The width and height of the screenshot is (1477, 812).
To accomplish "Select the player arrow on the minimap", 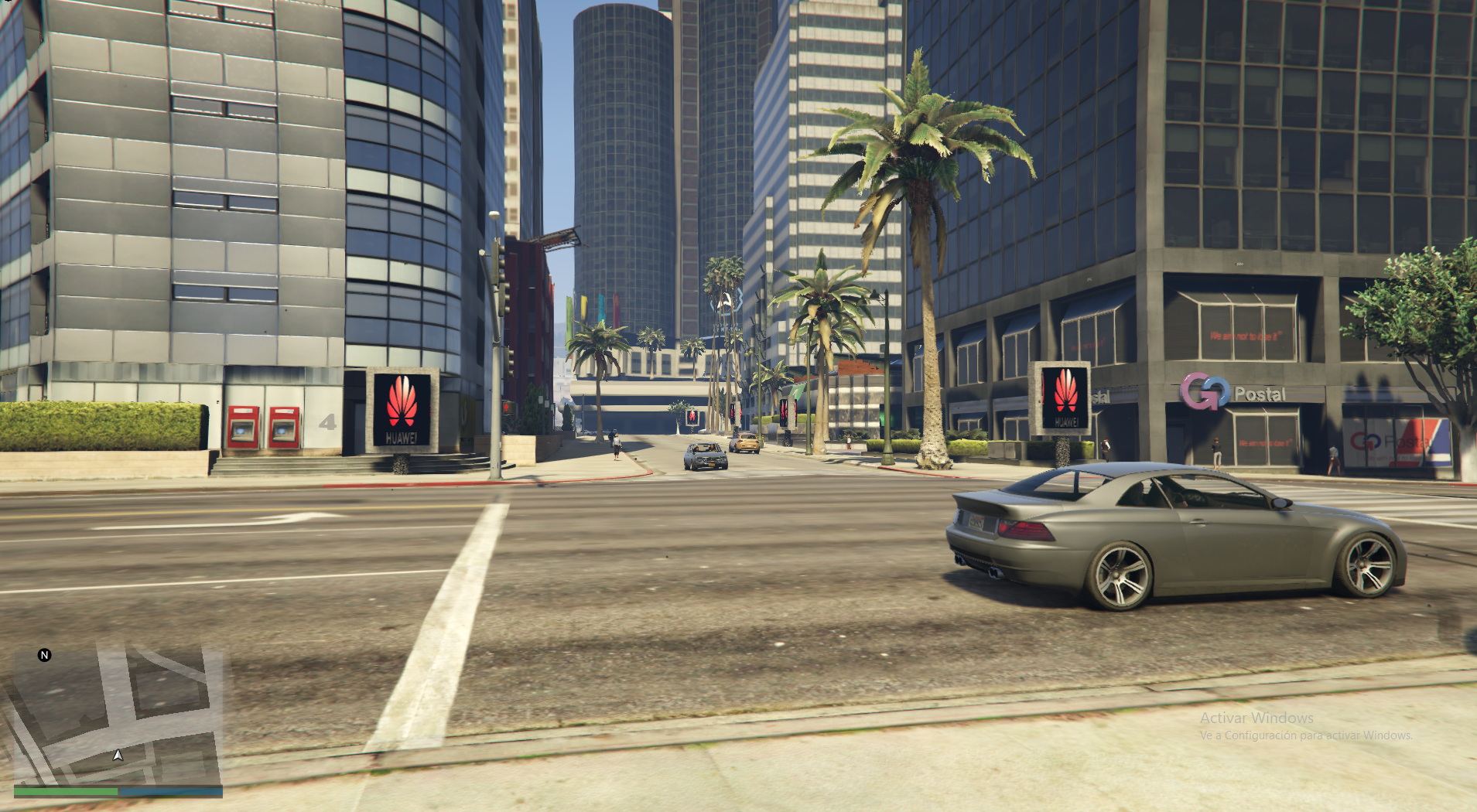I will [x=118, y=755].
